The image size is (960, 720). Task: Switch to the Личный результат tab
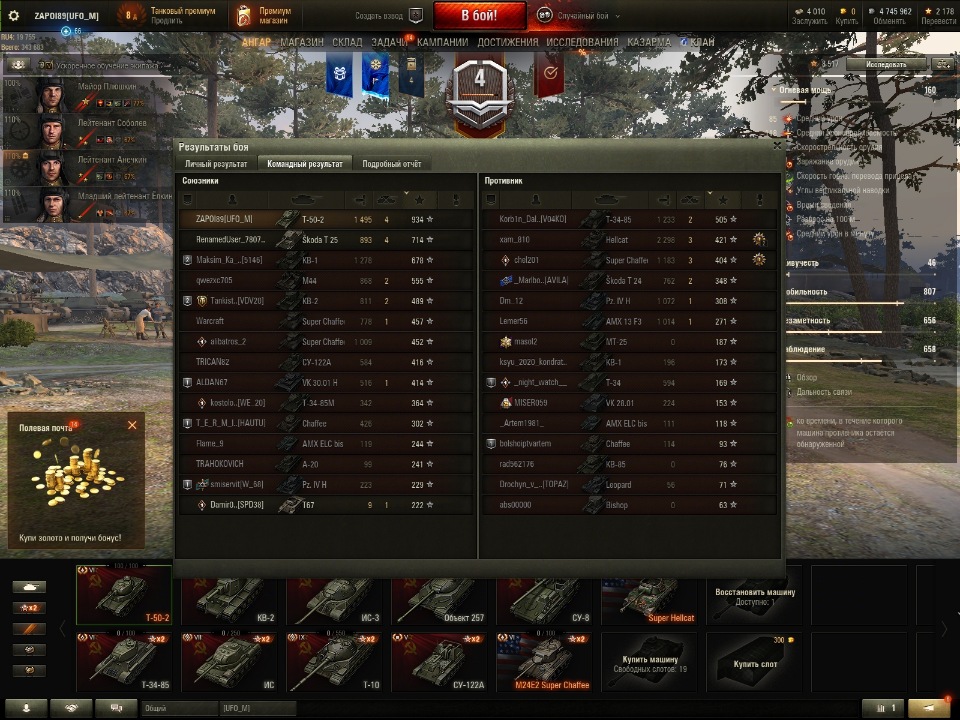point(216,164)
